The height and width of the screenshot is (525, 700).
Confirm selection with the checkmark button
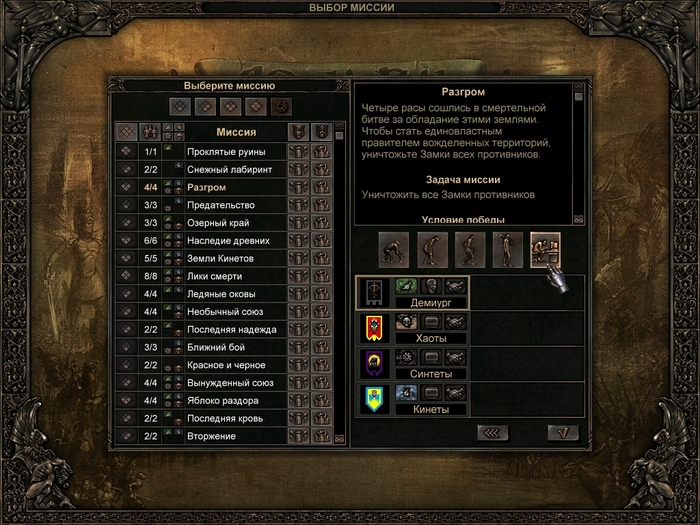(563, 432)
